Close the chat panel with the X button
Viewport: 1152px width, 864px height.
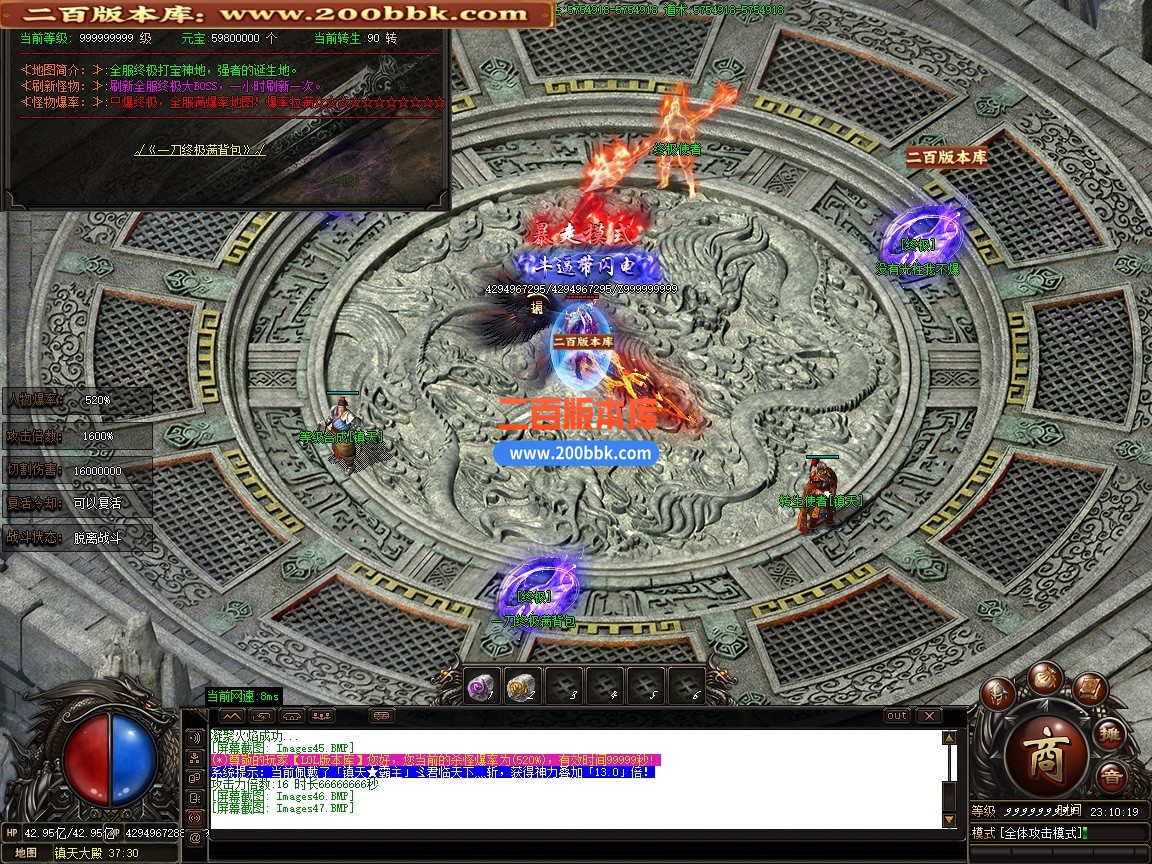[929, 716]
